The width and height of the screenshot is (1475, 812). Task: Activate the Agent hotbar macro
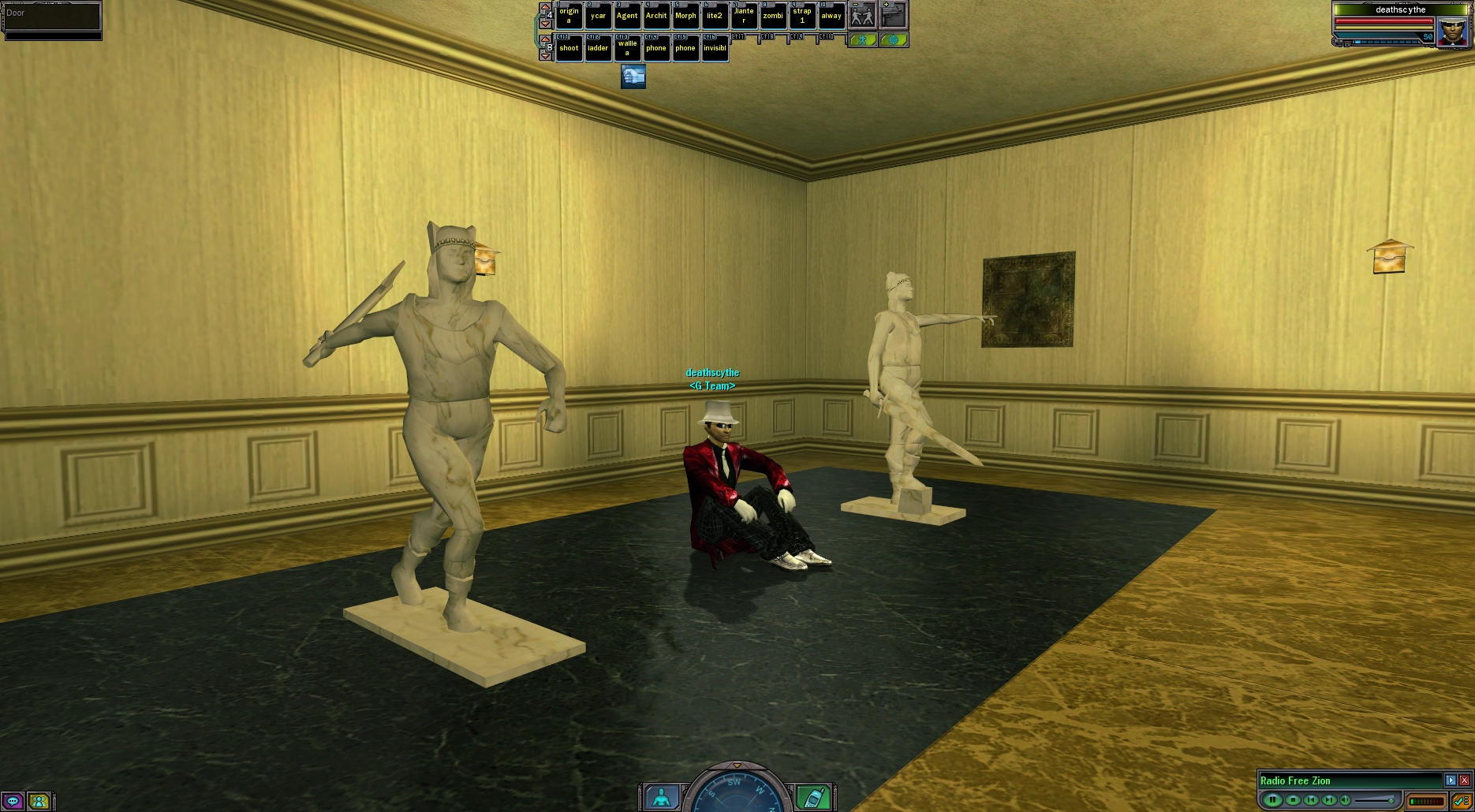tap(627, 16)
